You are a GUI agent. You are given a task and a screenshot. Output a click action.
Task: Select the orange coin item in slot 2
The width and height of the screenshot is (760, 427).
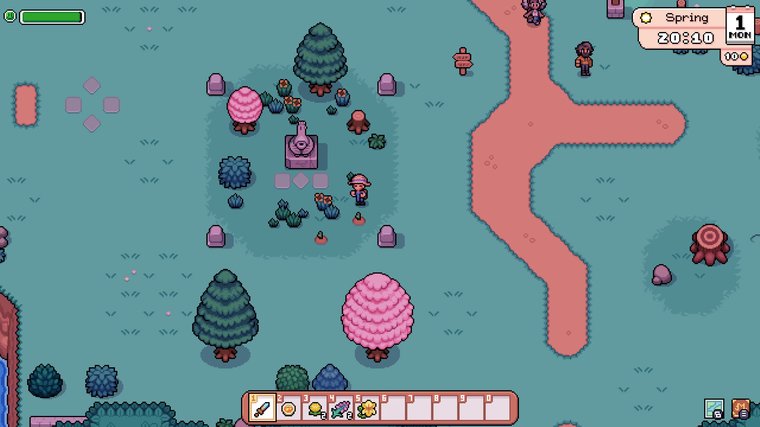tap(289, 408)
